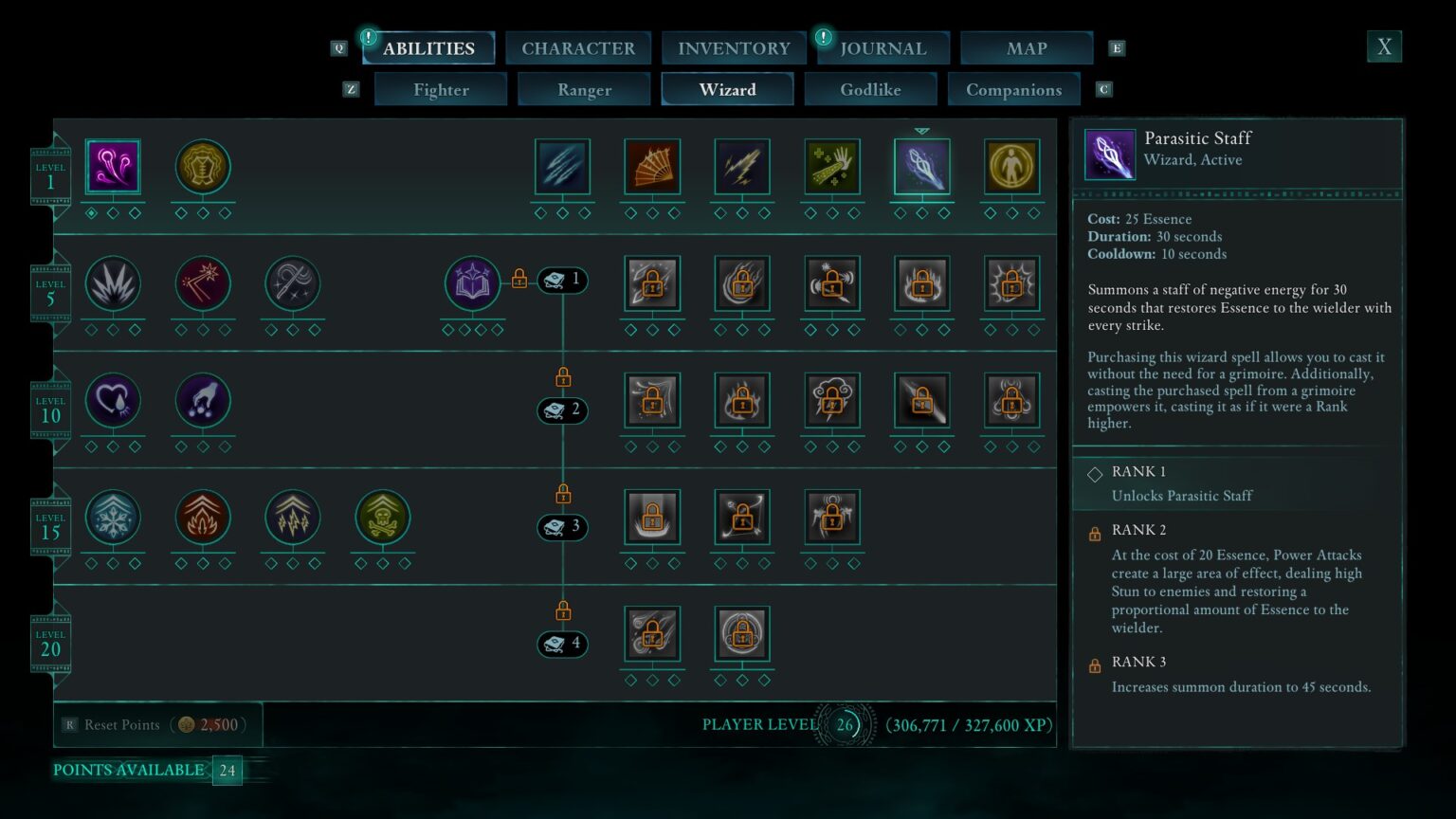Open the grimoire book ability on Level 5 row
Viewport: 1456px width, 819px height.
472,282
